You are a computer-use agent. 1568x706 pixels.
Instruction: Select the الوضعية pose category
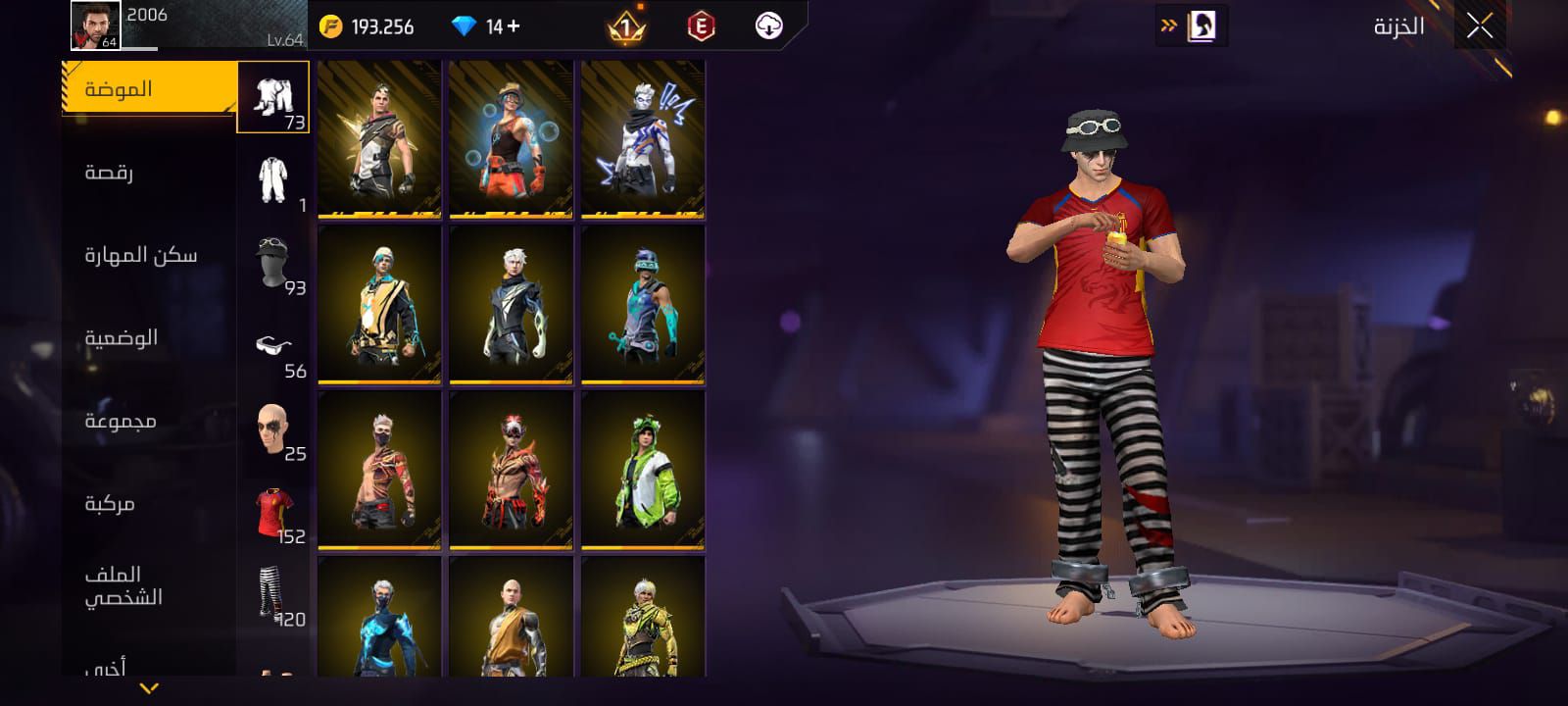point(149,338)
